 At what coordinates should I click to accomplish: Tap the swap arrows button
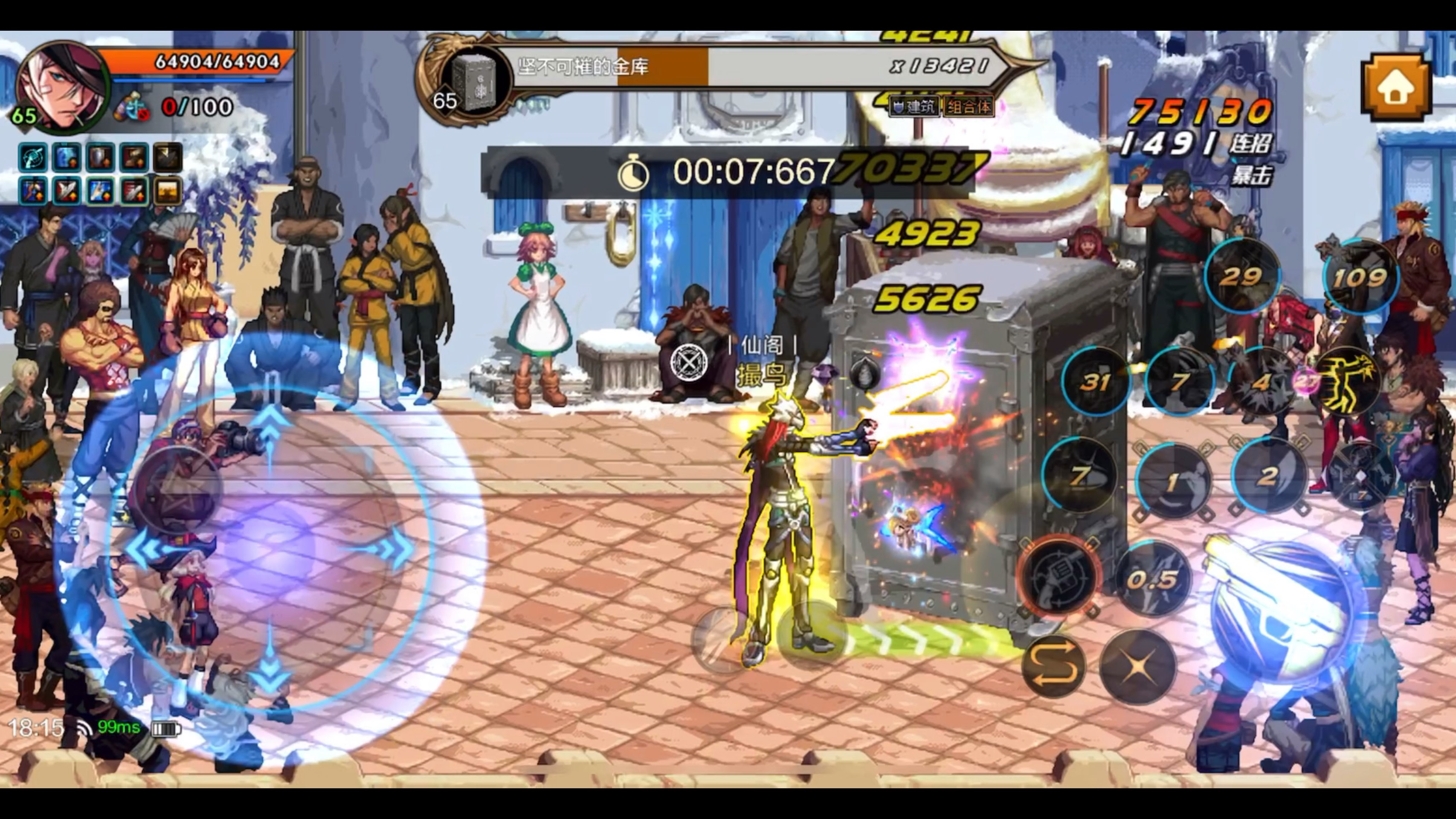tap(1053, 666)
